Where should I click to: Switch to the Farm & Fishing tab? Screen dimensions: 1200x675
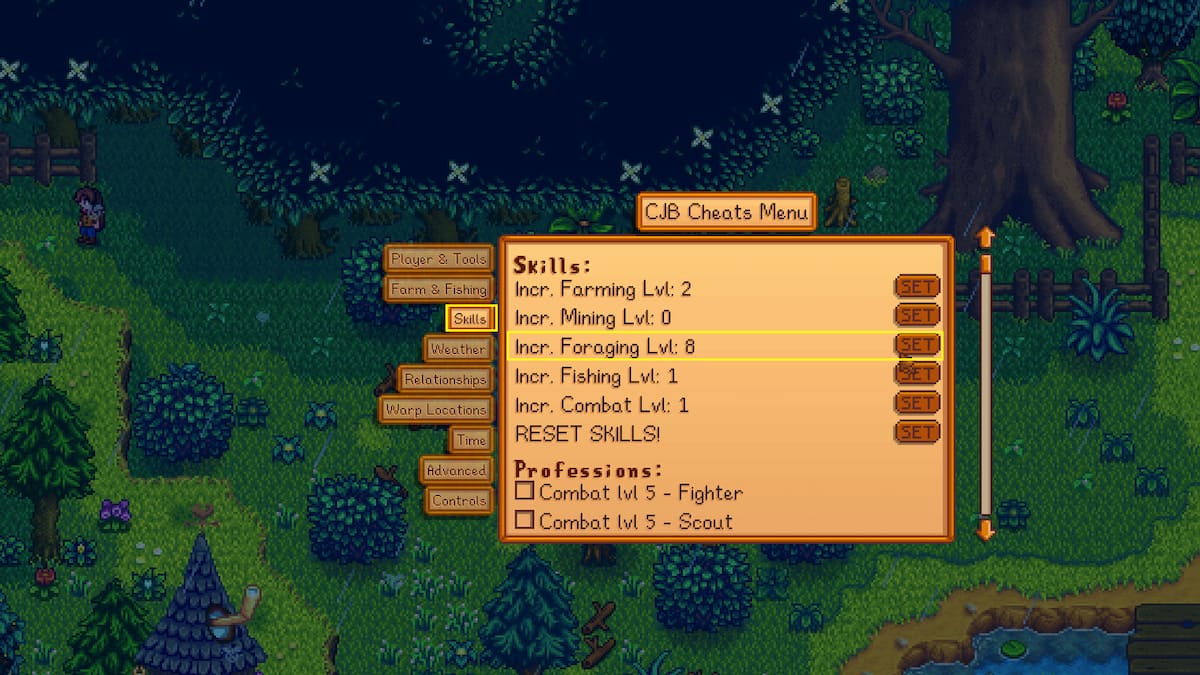click(x=438, y=289)
